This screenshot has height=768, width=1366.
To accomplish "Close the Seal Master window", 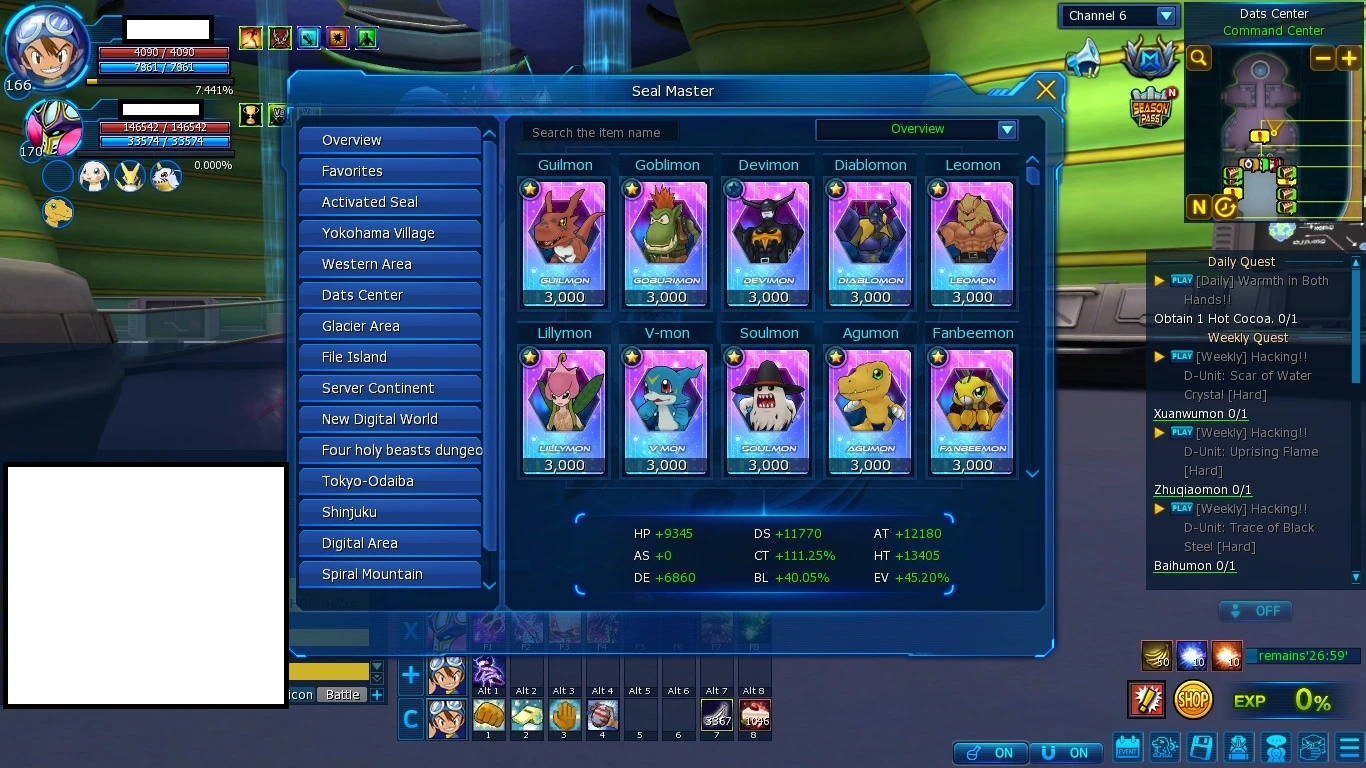I will pyautogui.click(x=1046, y=90).
